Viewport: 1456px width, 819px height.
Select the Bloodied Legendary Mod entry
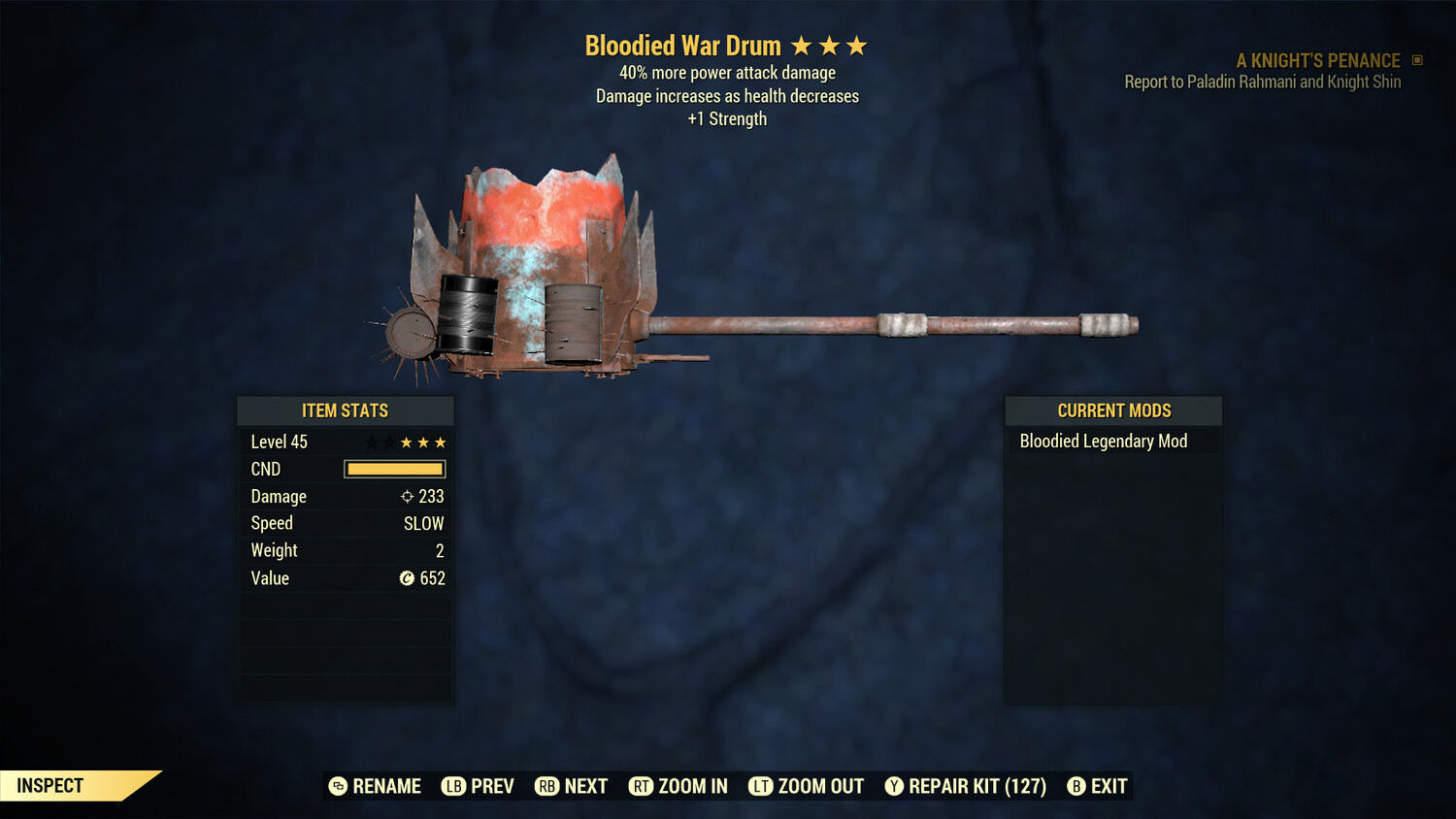click(x=1104, y=442)
